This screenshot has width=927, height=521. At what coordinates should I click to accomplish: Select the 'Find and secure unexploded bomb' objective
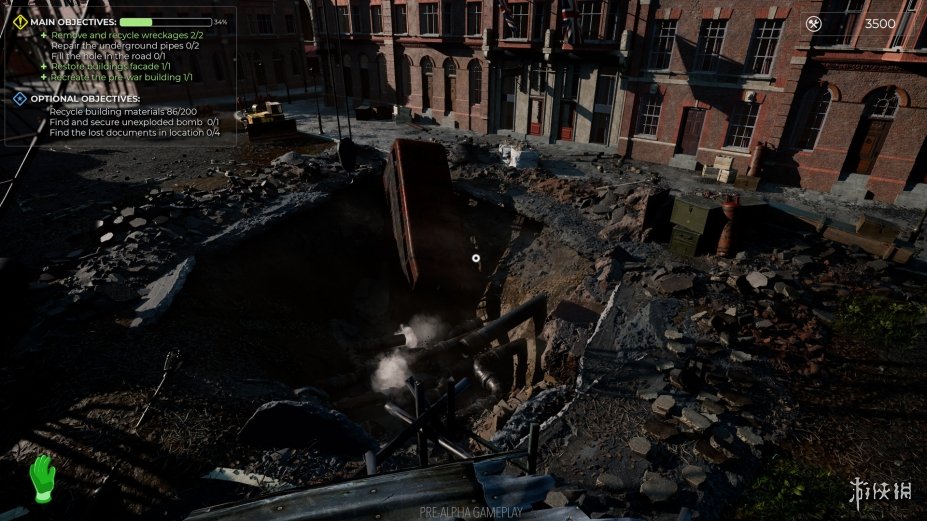133,121
